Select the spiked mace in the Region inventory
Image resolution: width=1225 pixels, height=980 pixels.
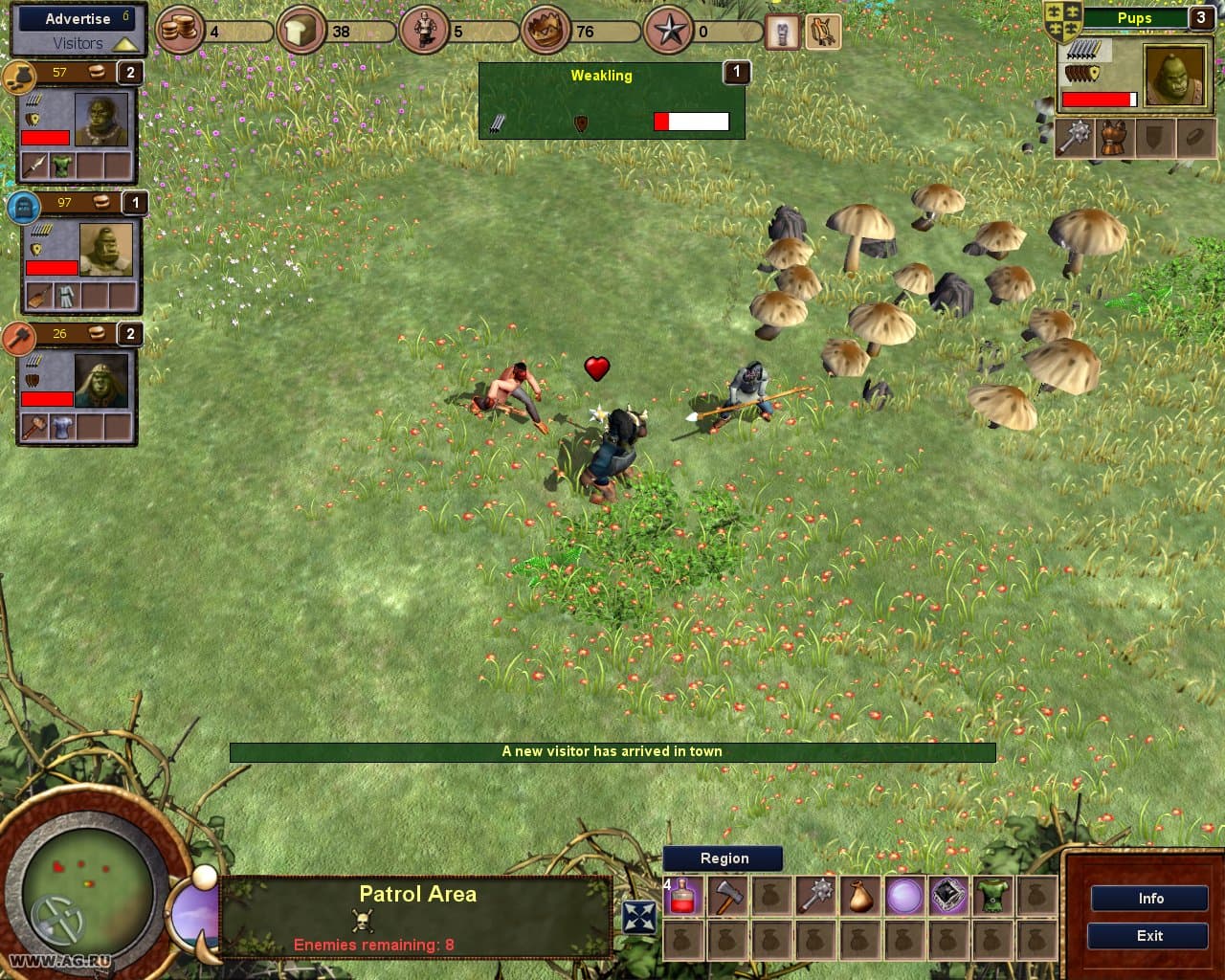(813, 895)
